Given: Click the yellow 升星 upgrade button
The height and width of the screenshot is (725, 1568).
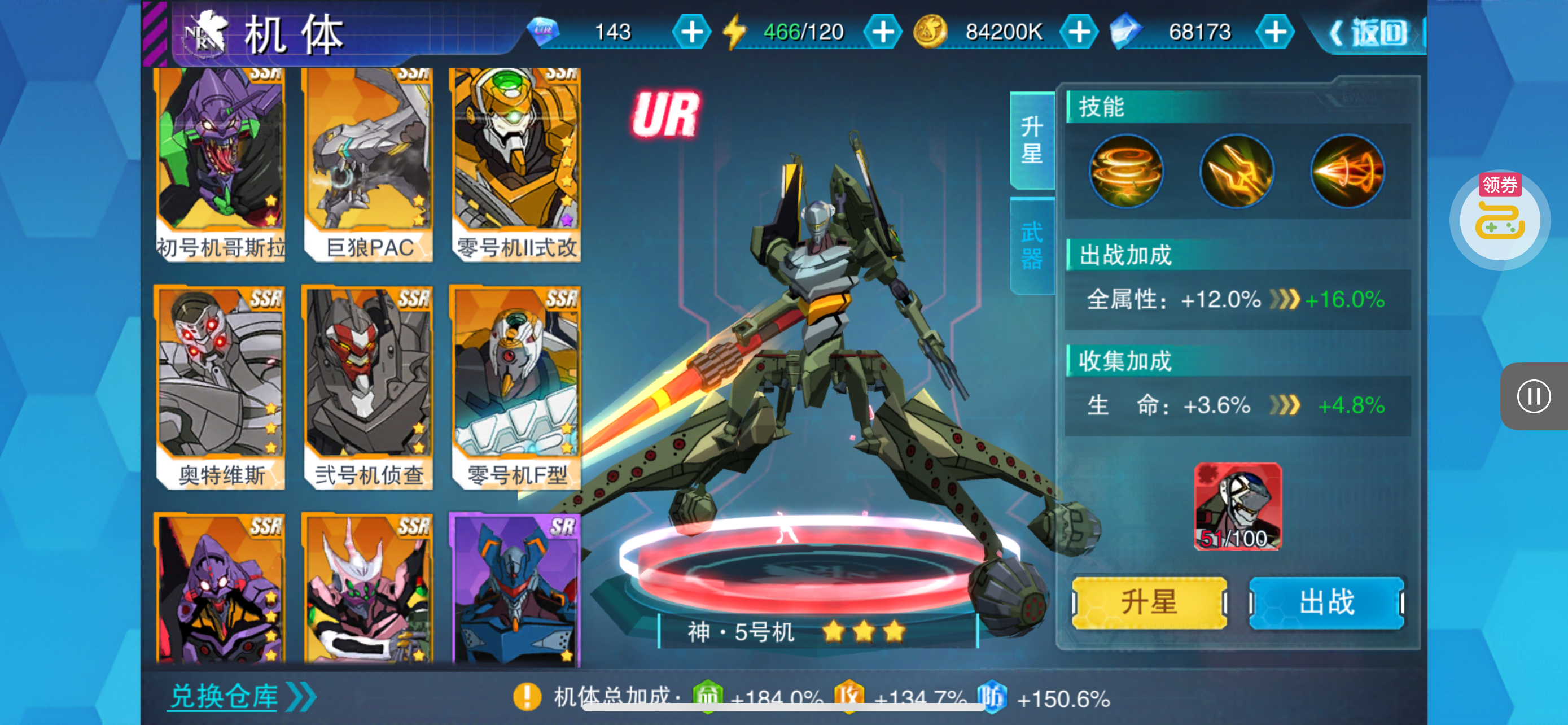Looking at the screenshot, I should pos(1149,602).
